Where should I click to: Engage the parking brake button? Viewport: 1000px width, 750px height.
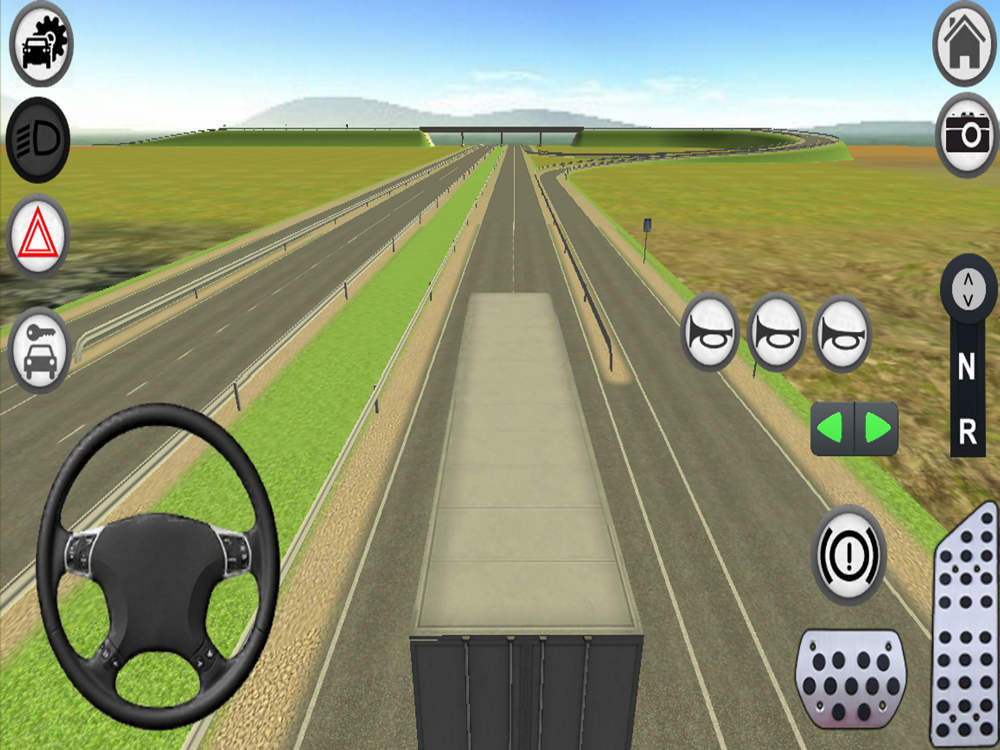tap(848, 553)
